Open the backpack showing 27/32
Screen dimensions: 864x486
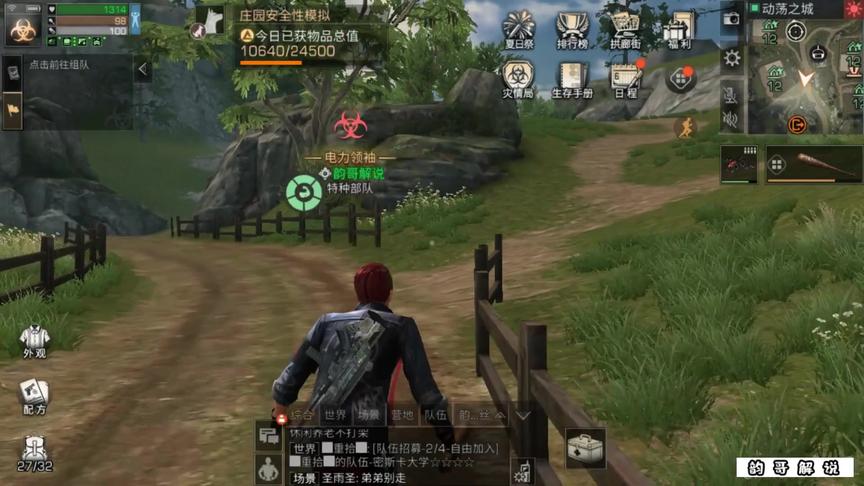(x=34, y=453)
